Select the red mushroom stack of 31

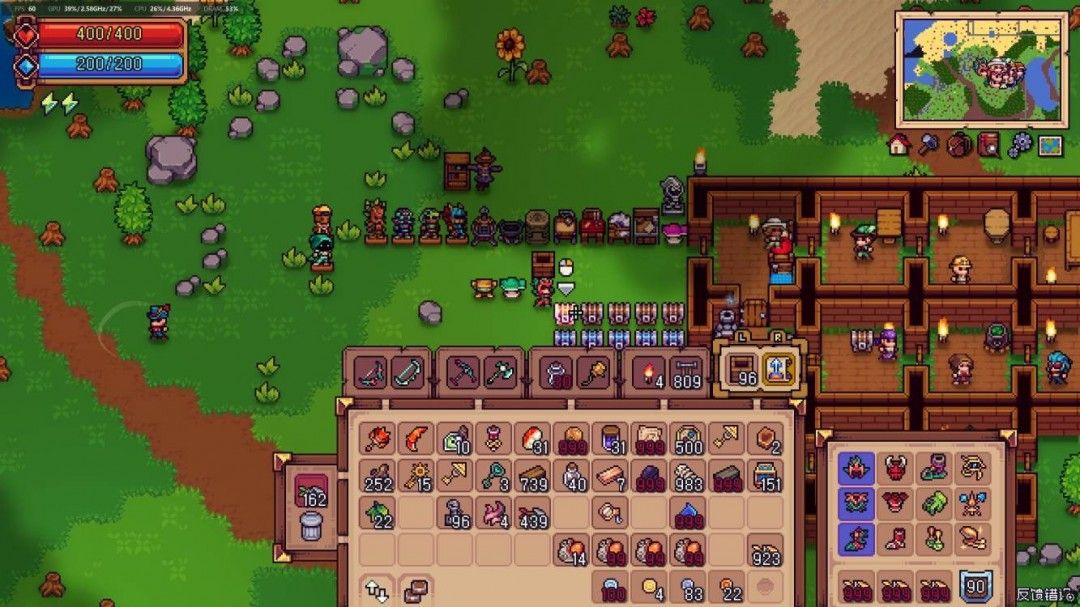coord(532,439)
